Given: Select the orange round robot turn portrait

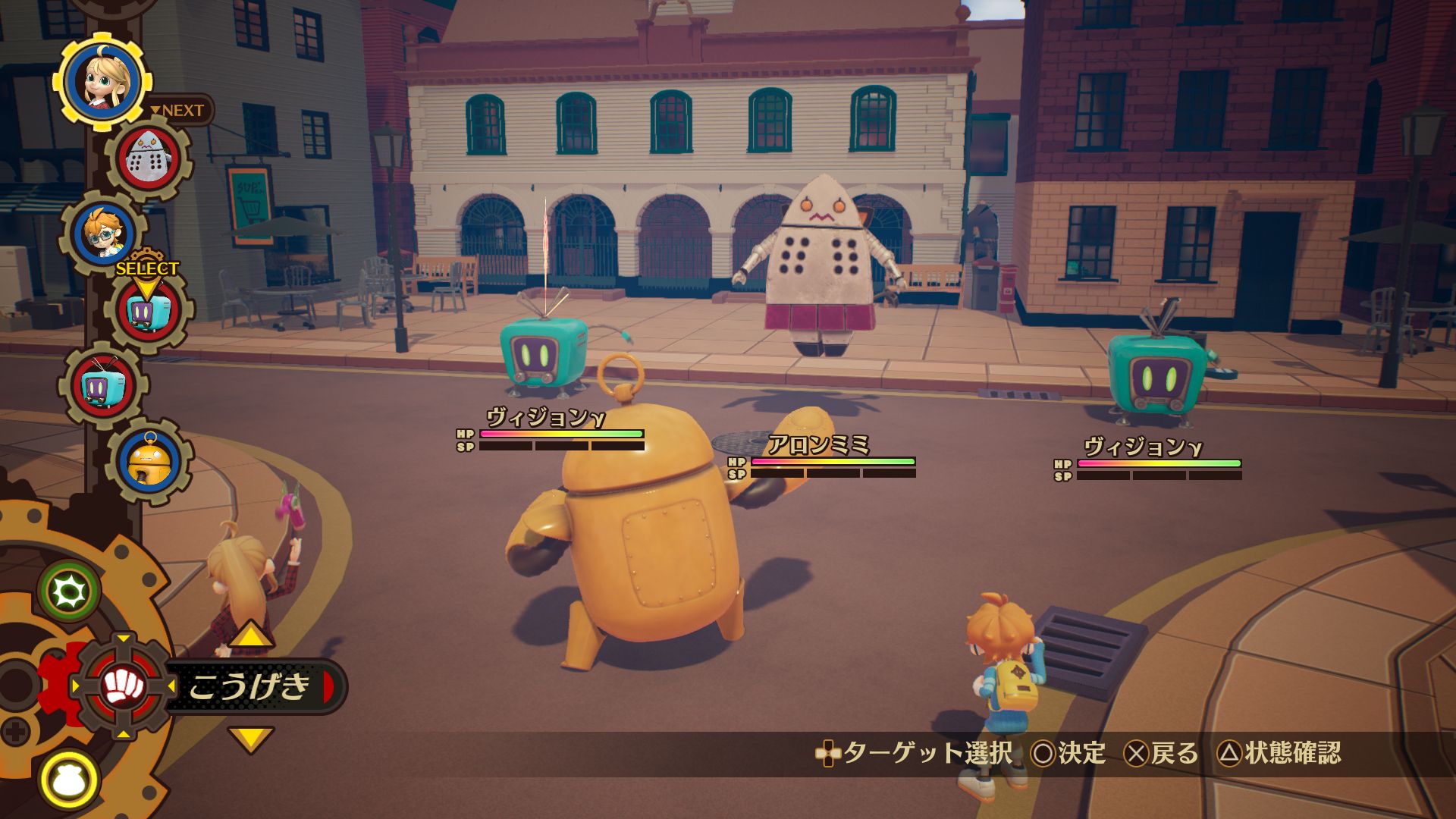Looking at the screenshot, I should point(149,462).
